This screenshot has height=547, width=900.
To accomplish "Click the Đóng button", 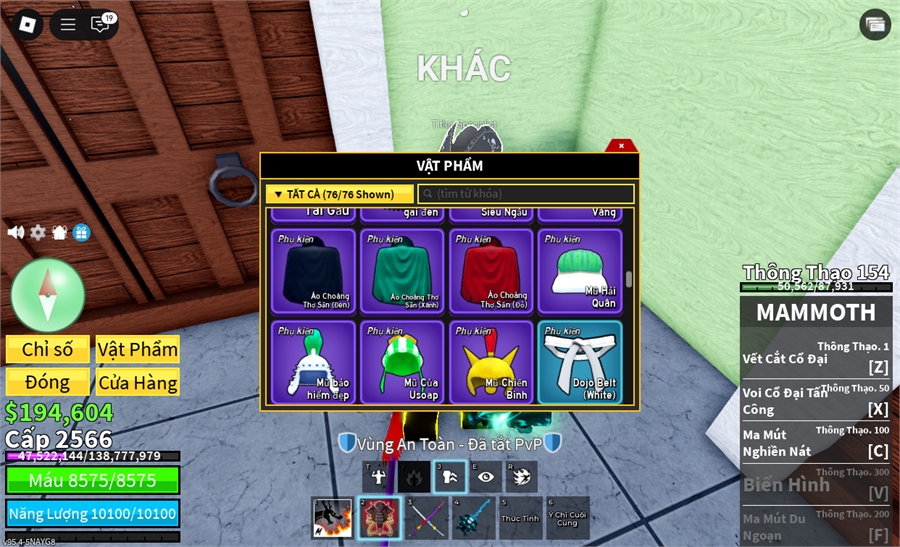I will [48, 382].
